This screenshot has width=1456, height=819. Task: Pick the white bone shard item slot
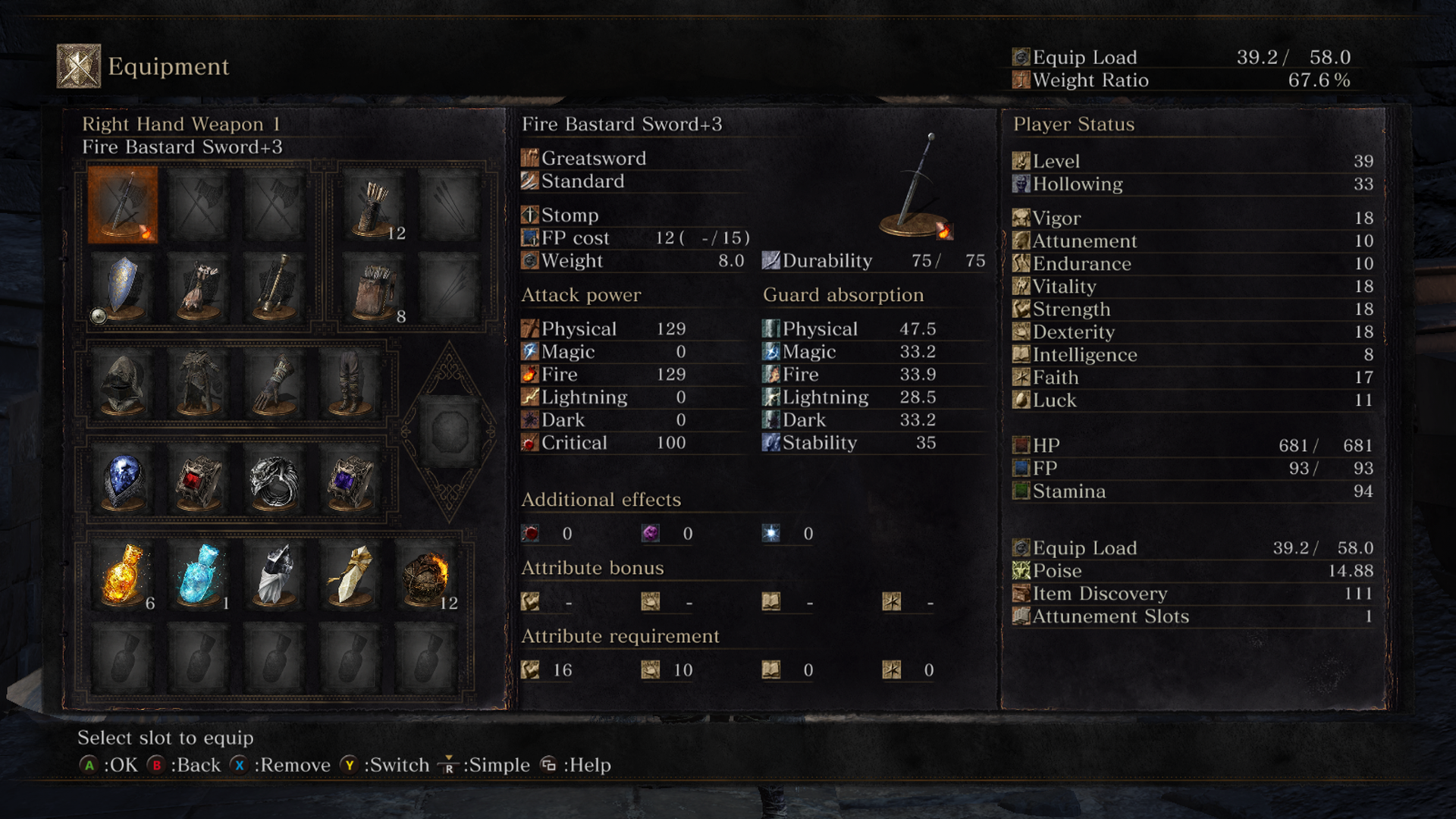coord(350,575)
